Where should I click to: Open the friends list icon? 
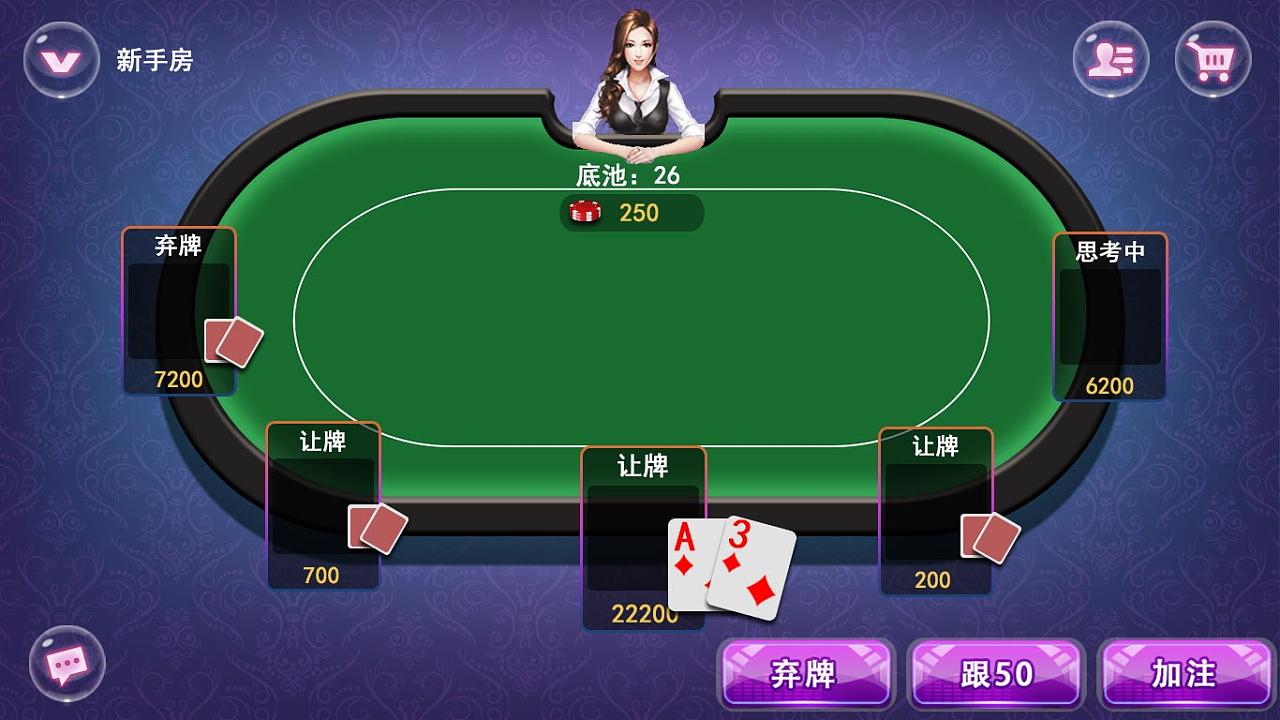click(x=1110, y=59)
